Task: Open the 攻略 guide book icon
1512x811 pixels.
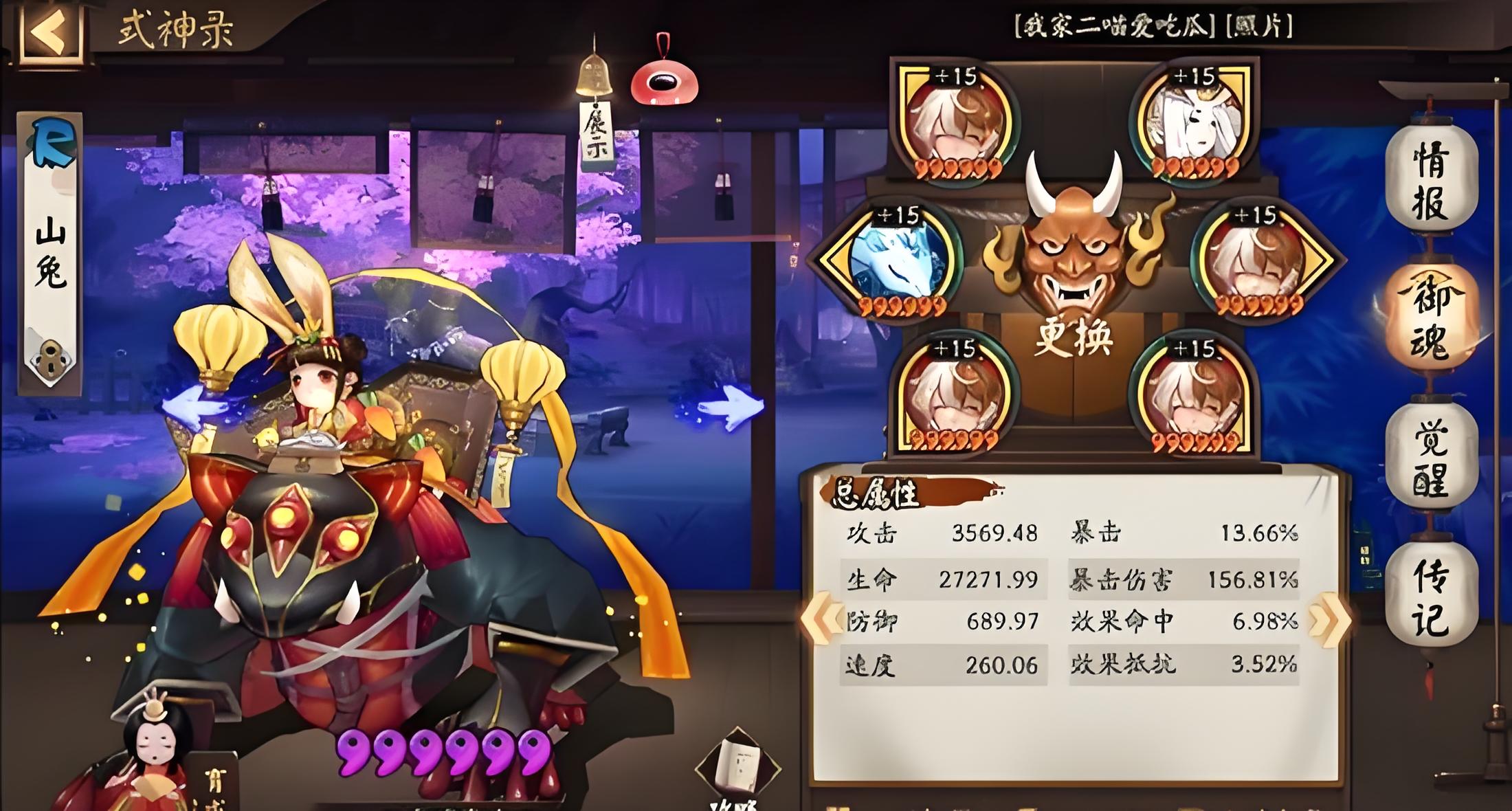Action: (735, 770)
